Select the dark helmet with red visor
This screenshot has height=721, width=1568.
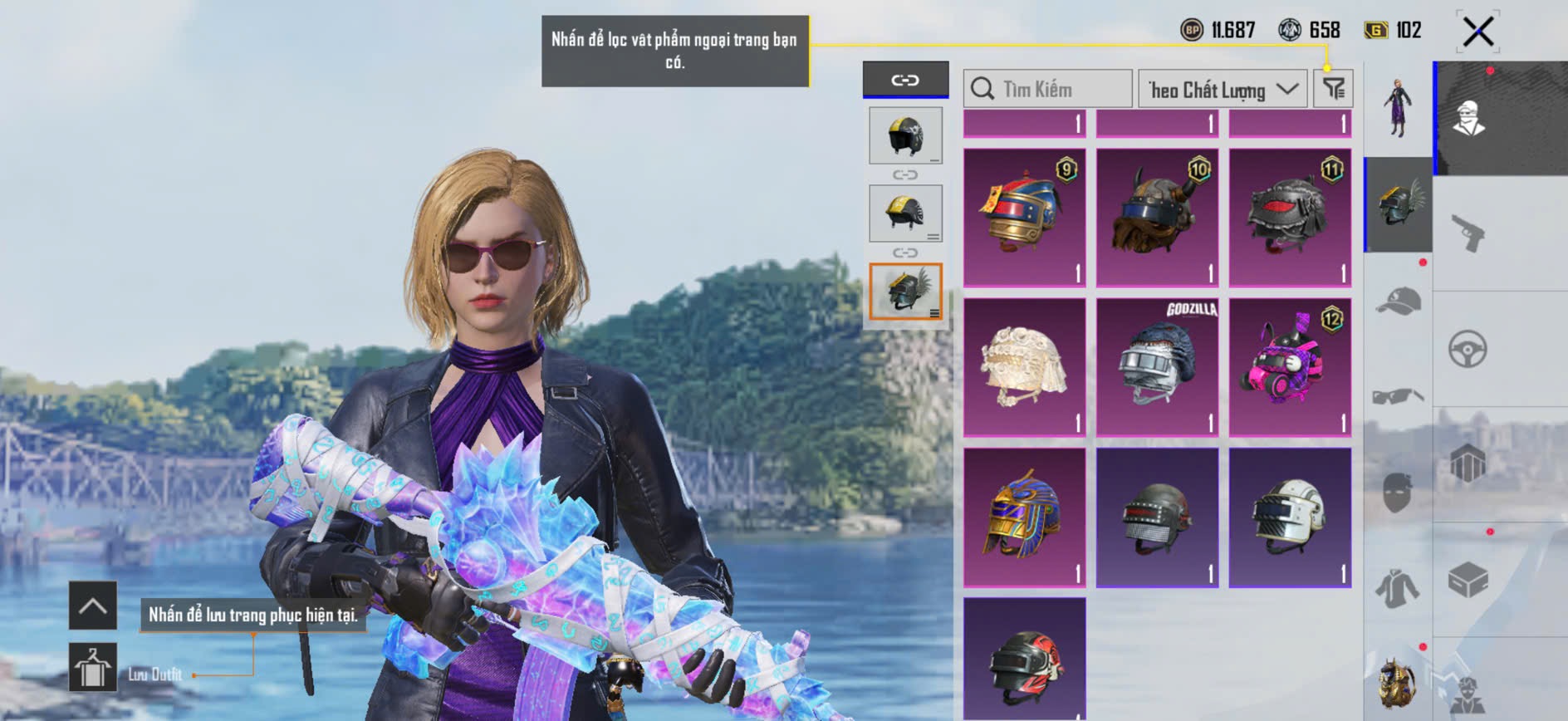click(1290, 218)
